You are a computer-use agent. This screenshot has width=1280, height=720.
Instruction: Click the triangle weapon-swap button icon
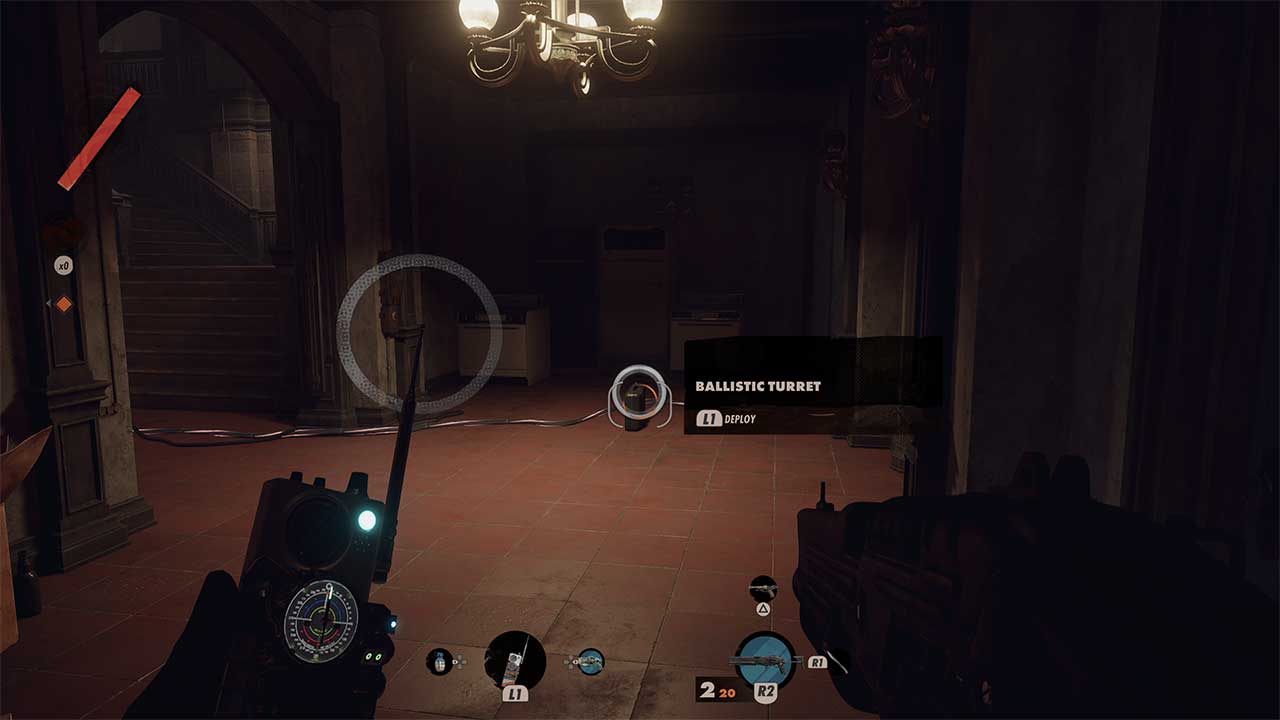coord(762,608)
